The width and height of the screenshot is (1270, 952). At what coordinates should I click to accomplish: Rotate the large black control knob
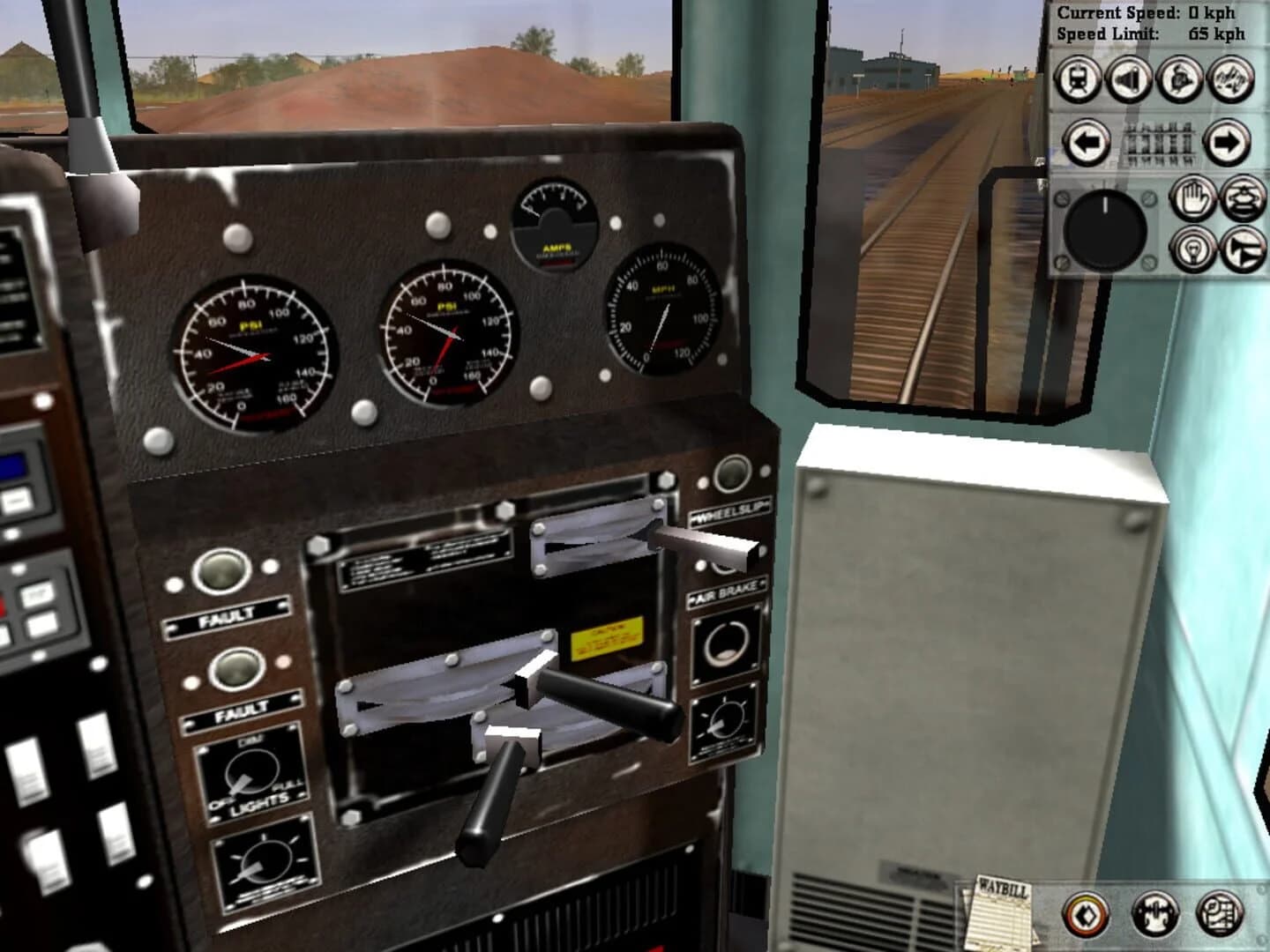tap(1104, 231)
